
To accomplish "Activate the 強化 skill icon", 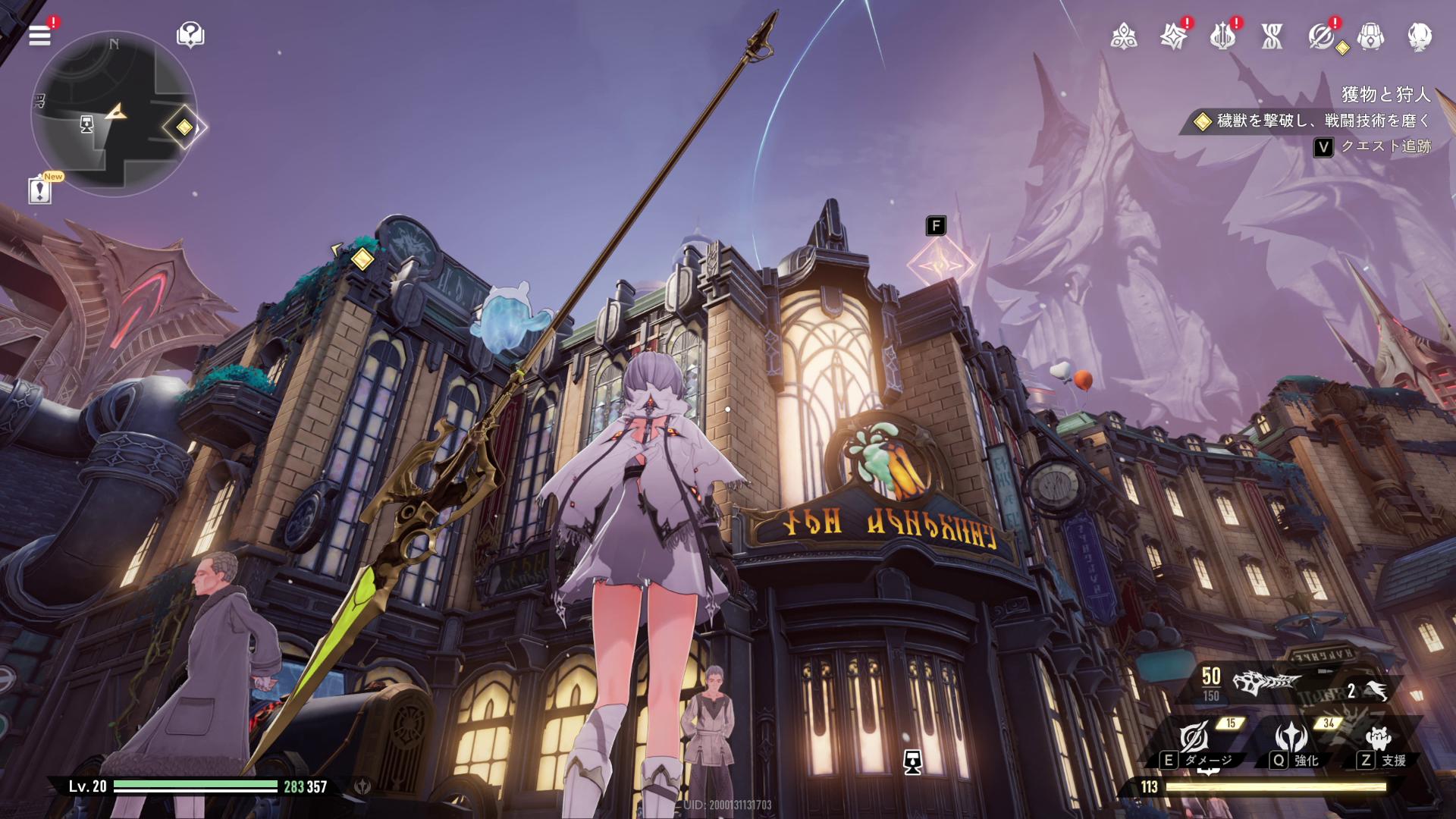I will tap(1291, 738).
